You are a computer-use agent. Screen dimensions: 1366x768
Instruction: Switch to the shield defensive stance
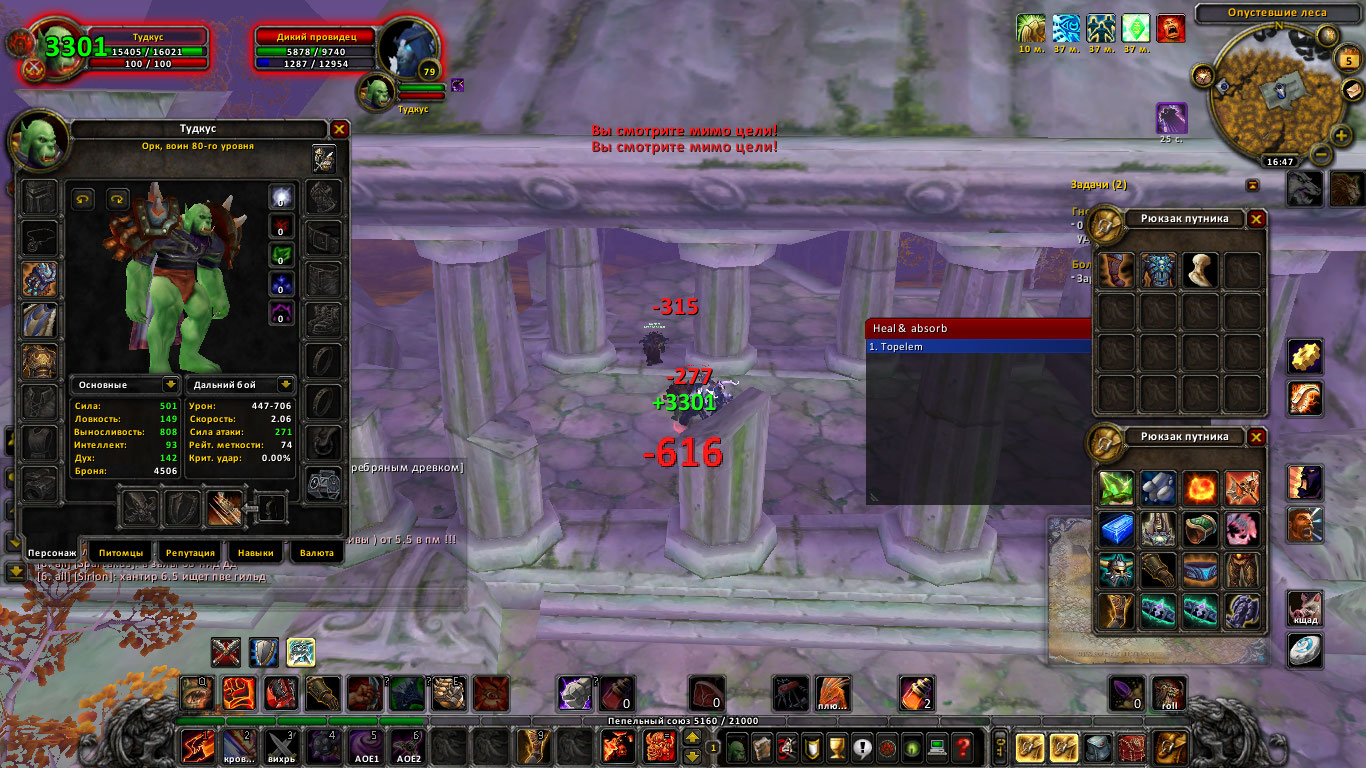pos(264,652)
